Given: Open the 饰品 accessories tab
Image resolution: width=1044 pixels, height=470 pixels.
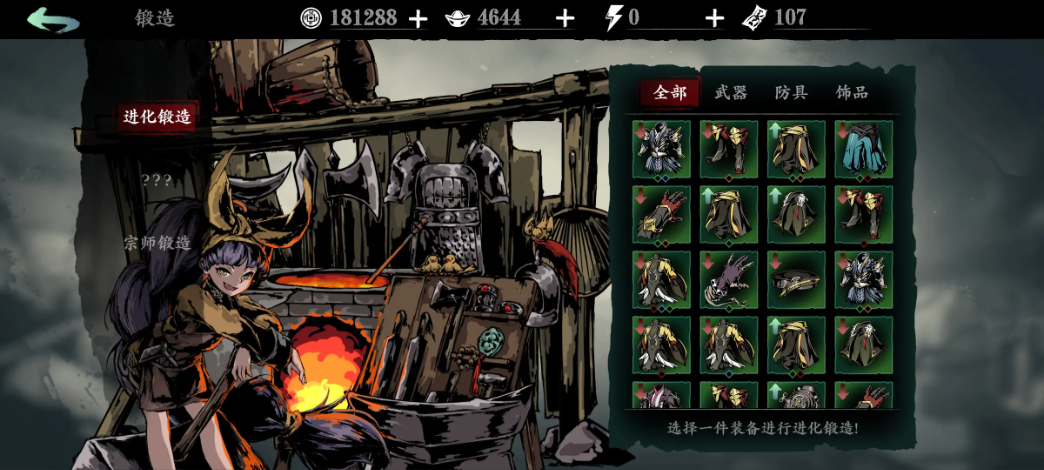Looking at the screenshot, I should (x=852, y=93).
